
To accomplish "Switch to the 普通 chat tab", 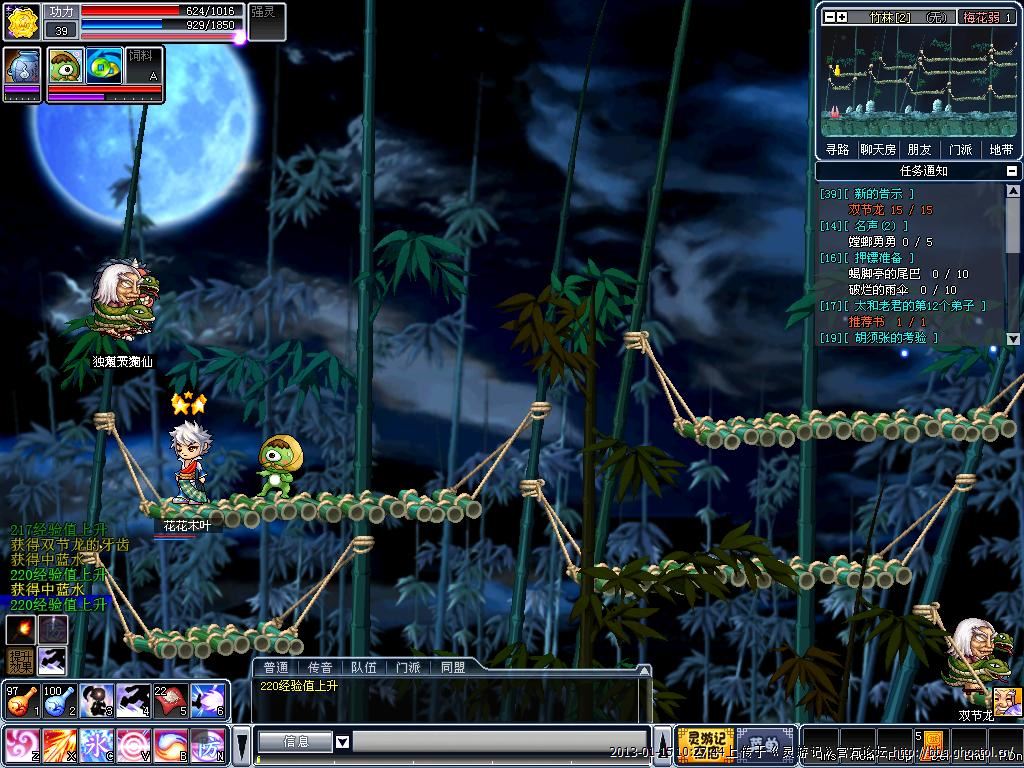I will pyautogui.click(x=276, y=667).
